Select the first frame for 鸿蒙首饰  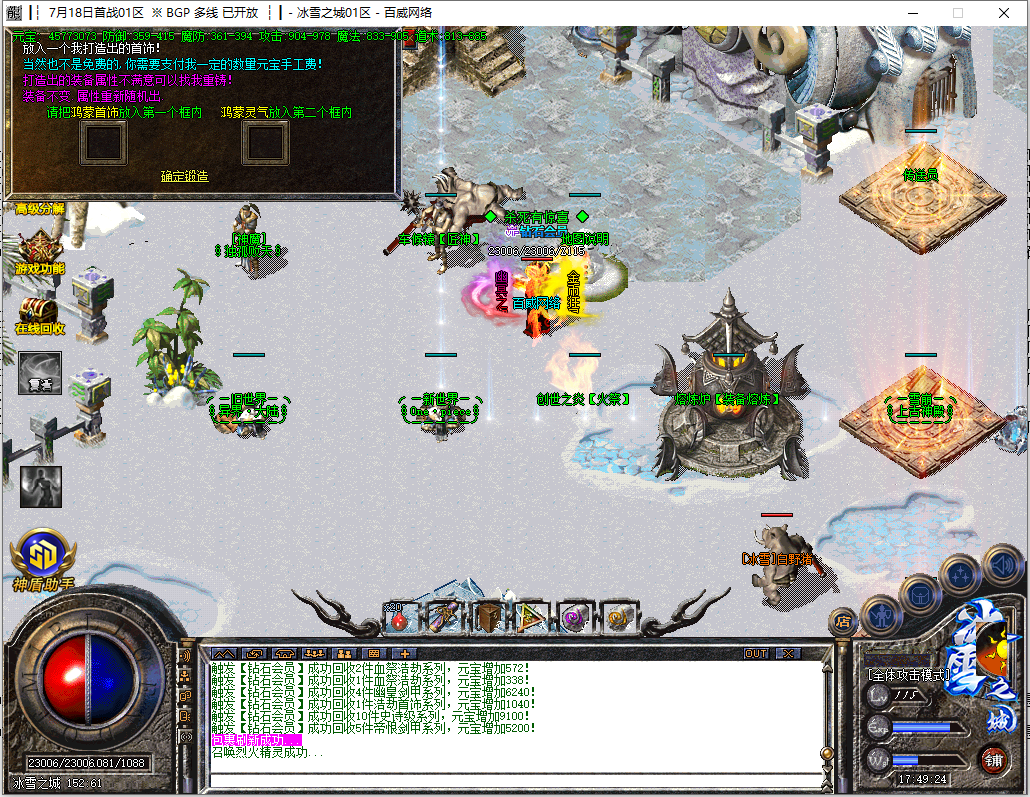click(x=102, y=142)
